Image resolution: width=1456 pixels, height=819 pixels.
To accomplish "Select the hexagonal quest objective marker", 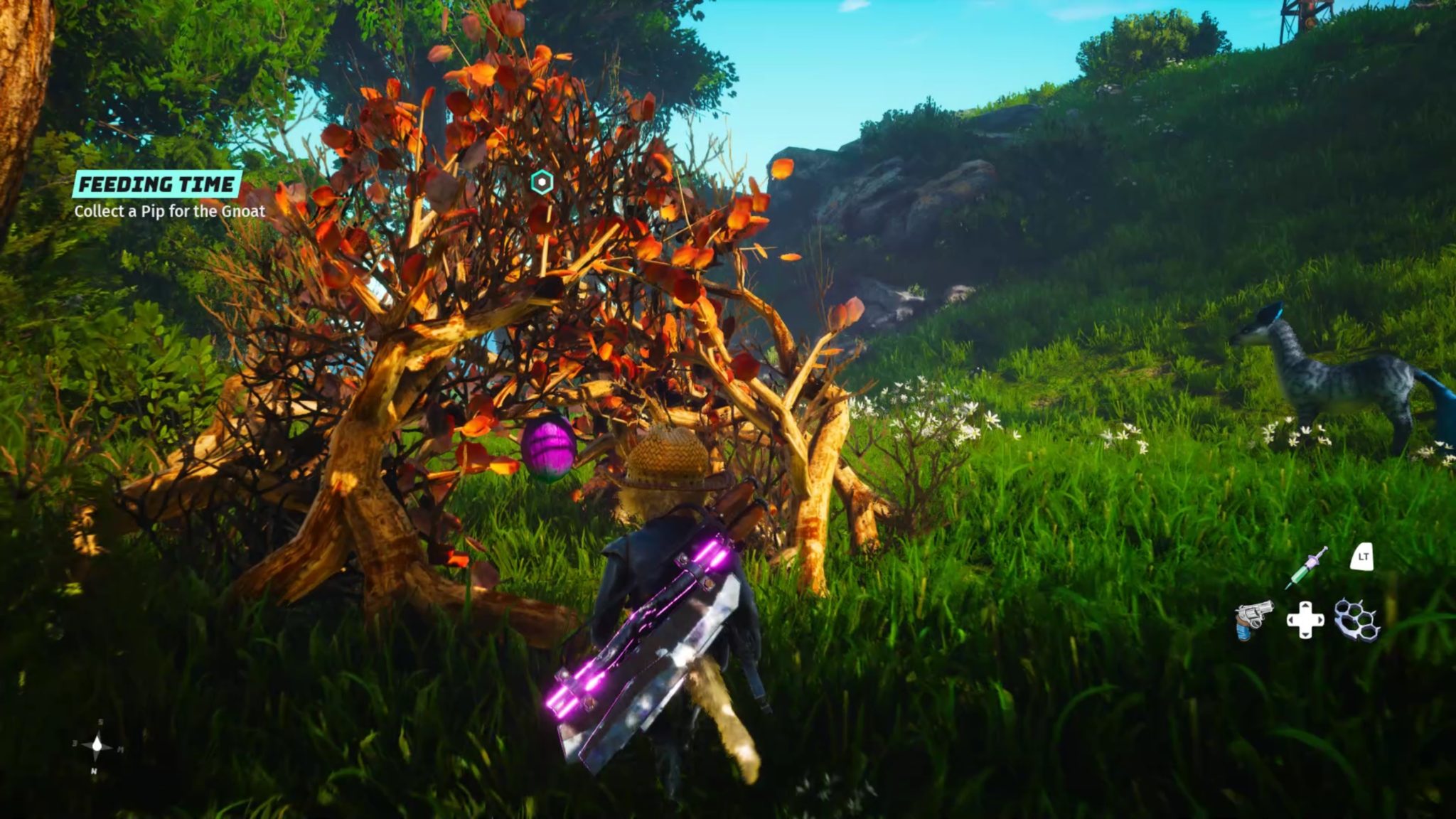I will (x=542, y=181).
